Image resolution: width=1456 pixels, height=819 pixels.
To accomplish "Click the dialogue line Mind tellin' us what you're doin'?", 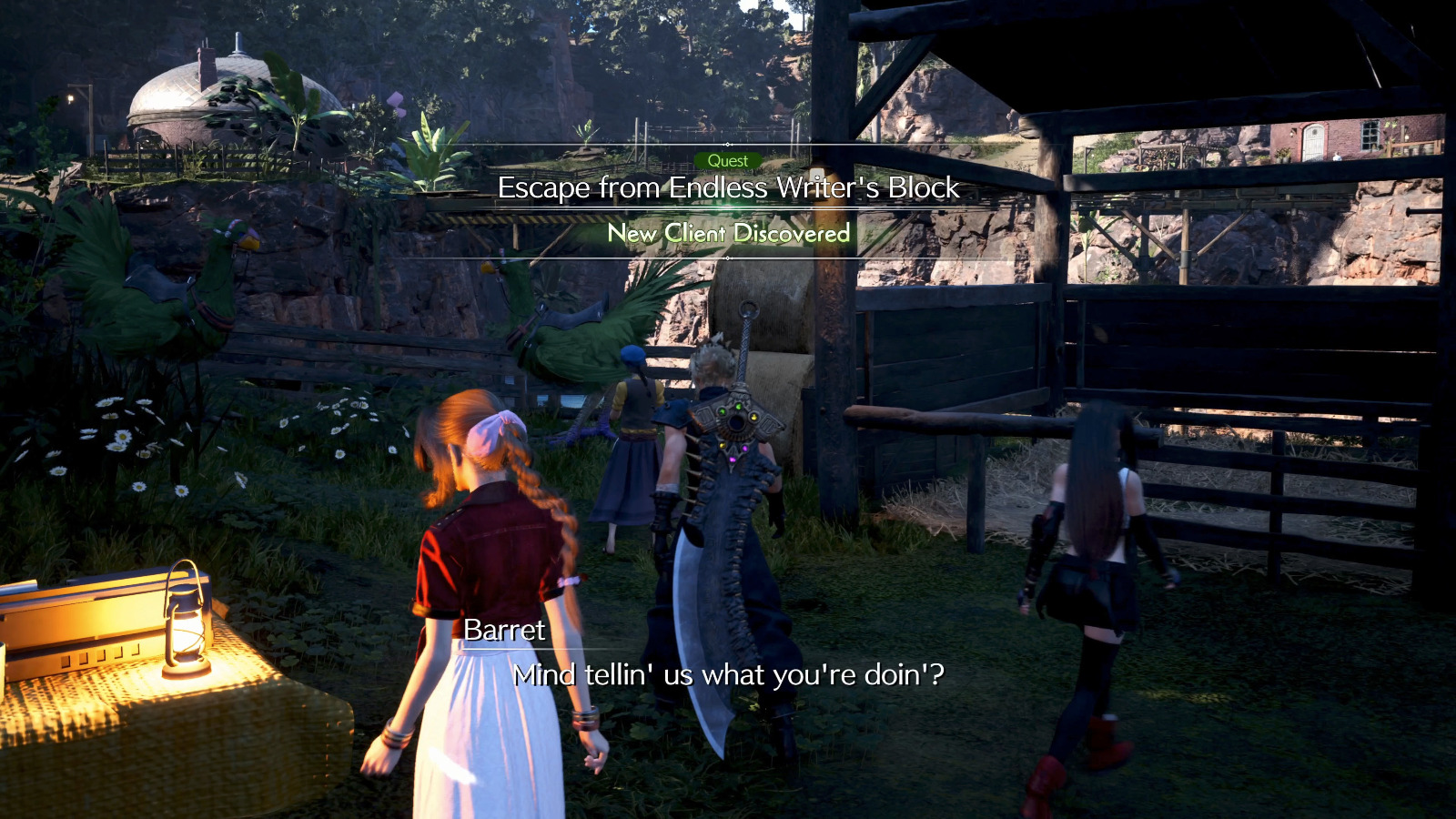I will point(728,675).
